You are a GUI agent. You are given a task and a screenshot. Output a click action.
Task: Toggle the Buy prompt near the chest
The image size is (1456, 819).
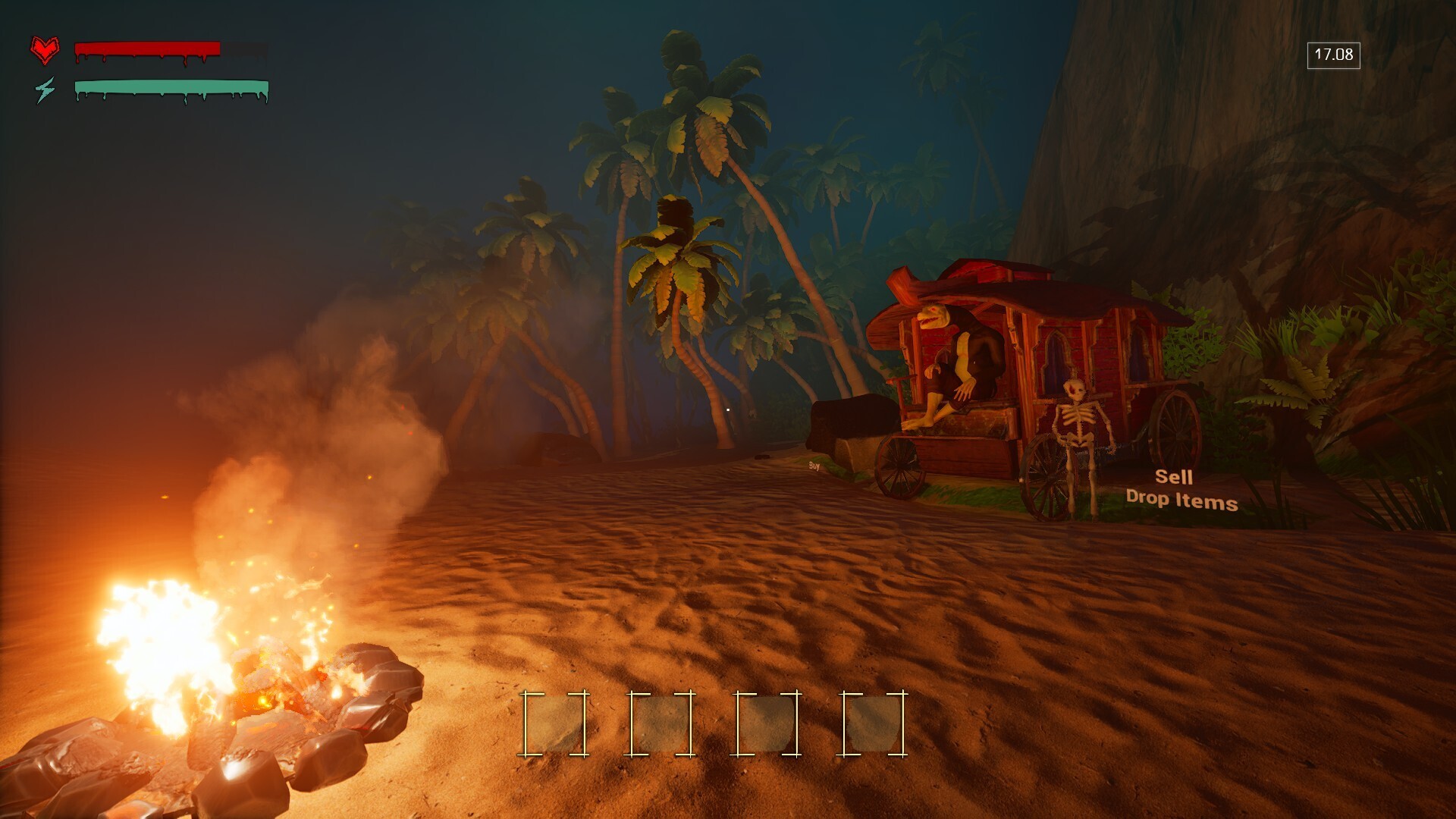click(814, 466)
